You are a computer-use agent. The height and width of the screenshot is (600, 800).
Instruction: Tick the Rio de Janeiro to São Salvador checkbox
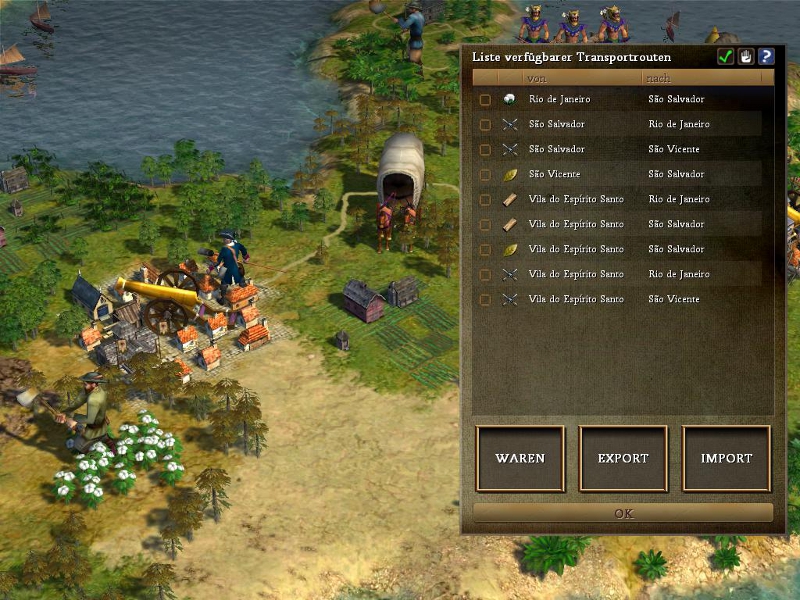click(485, 100)
